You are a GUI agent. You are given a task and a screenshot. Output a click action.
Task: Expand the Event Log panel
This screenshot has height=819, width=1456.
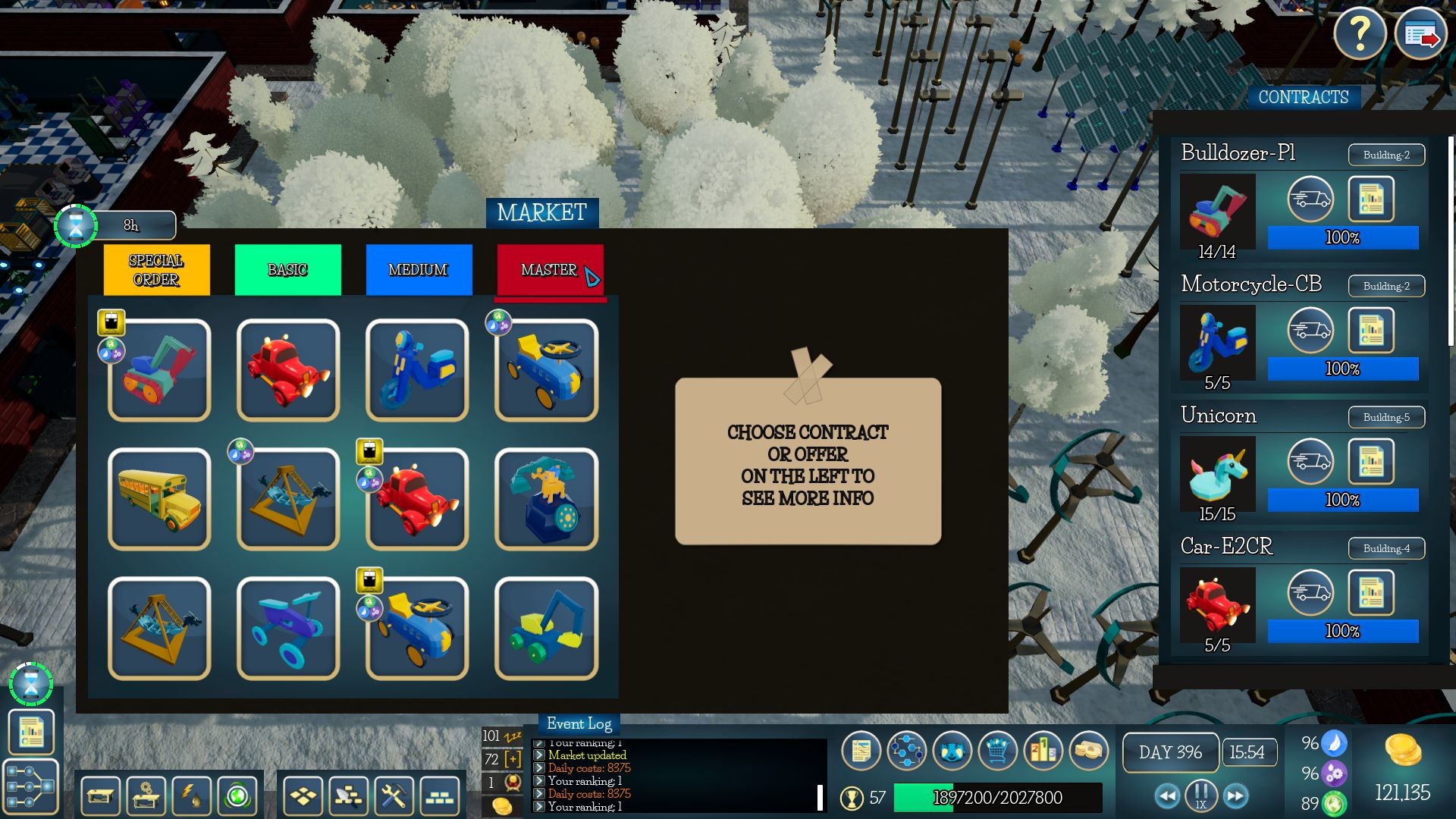pyautogui.click(x=579, y=724)
